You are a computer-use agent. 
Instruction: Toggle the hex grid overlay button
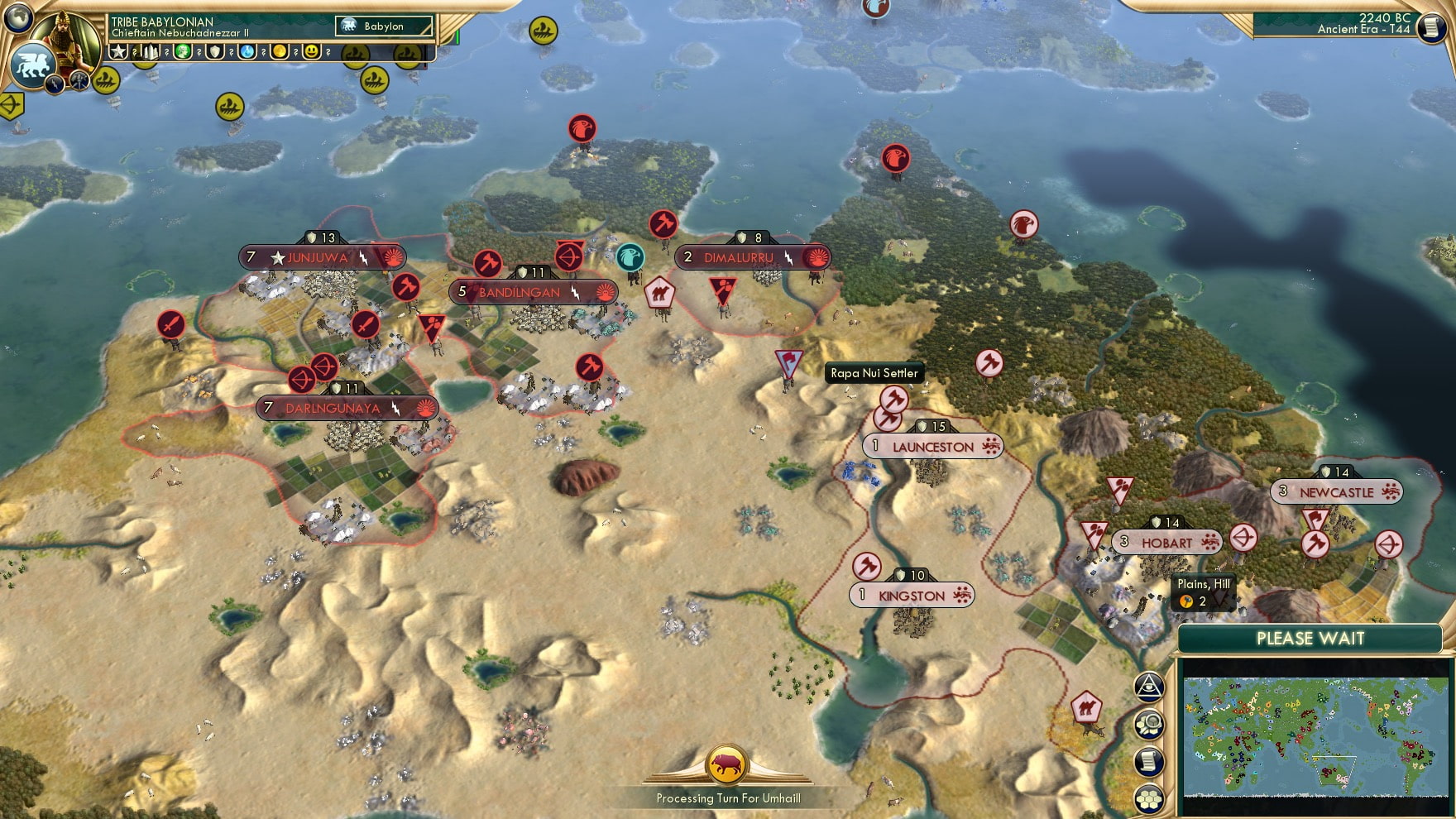pos(1148,797)
